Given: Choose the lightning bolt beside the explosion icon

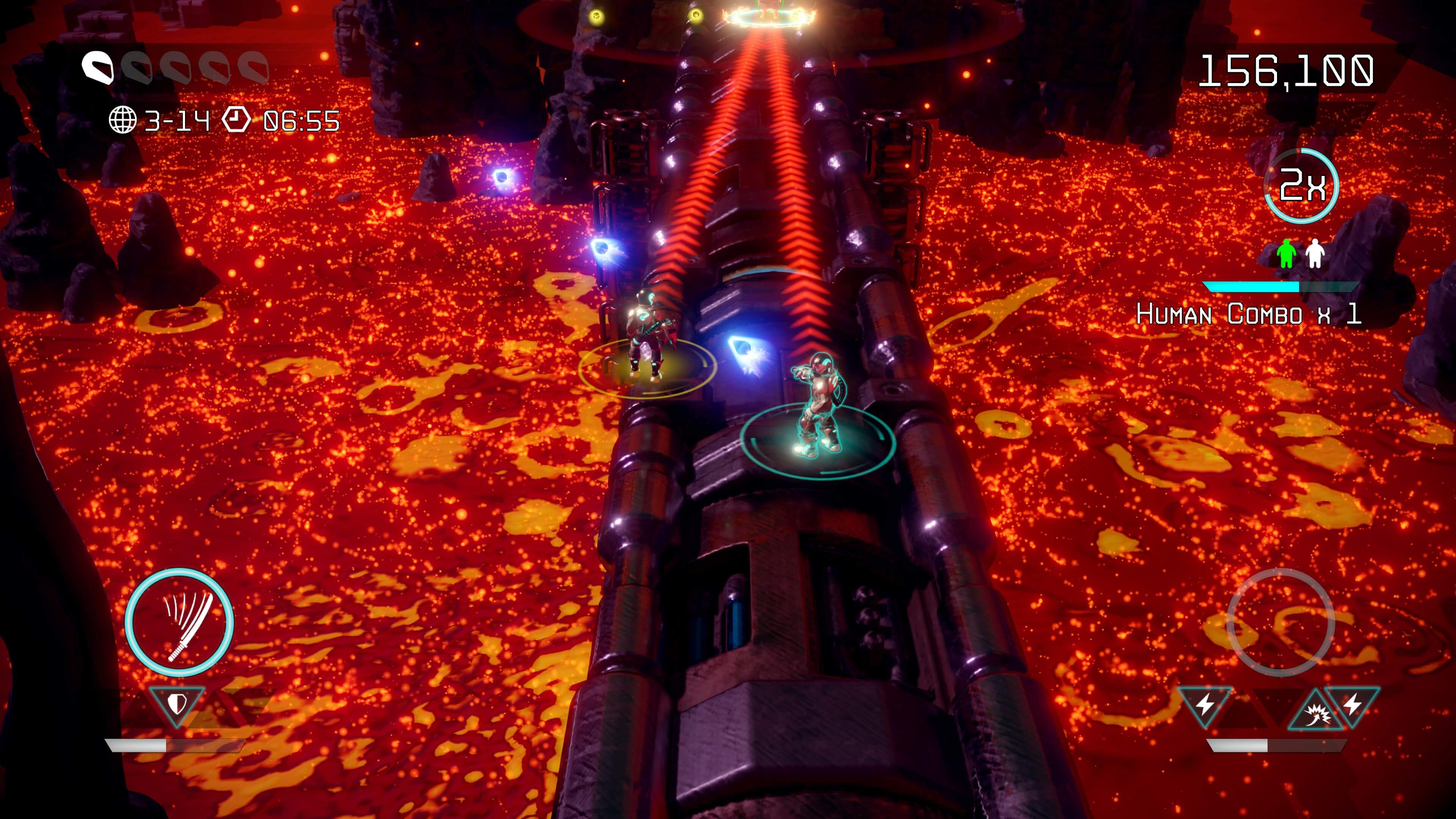Looking at the screenshot, I should [1352, 704].
